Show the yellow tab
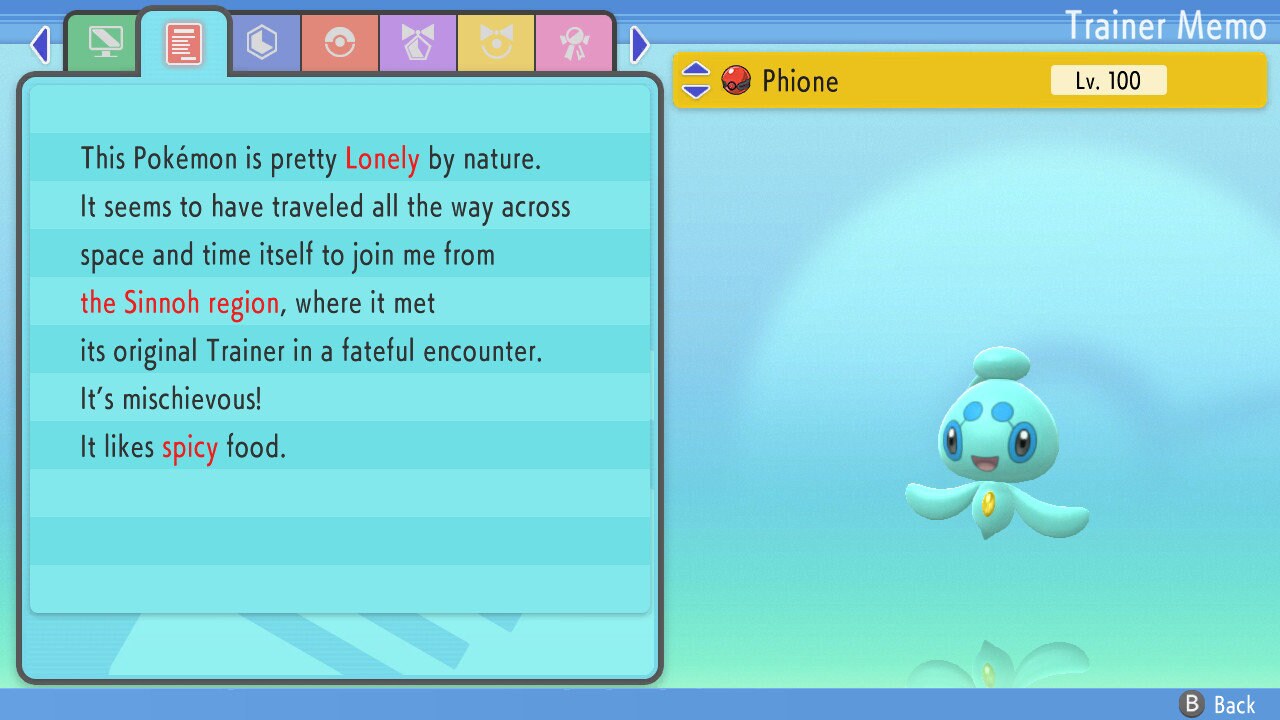Screen dimensions: 1280x720 click(x=496, y=44)
